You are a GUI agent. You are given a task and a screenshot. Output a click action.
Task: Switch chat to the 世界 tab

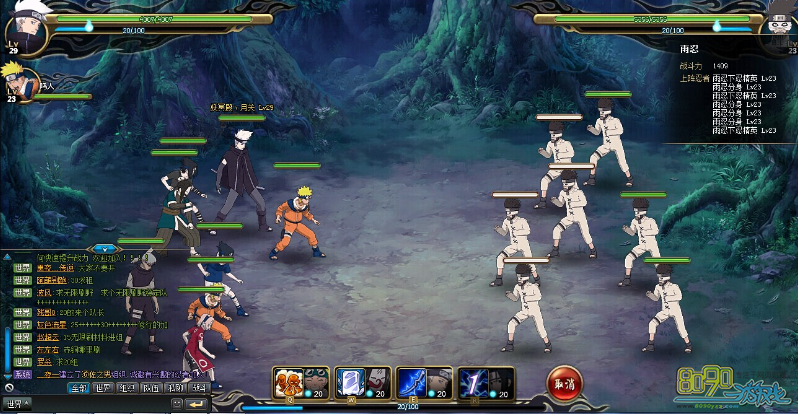(x=103, y=388)
